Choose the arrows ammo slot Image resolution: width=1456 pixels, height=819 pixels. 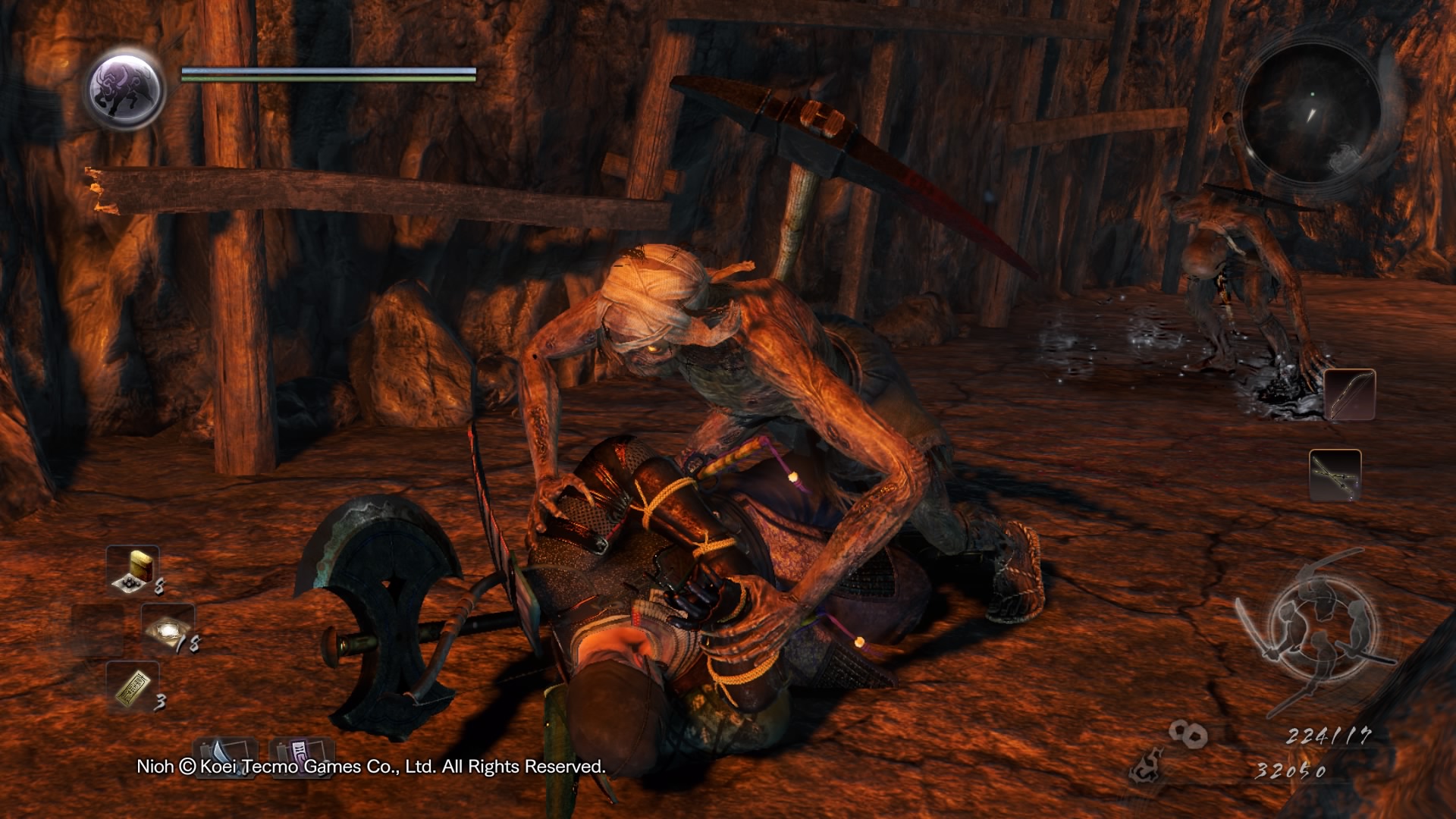pyautogui.click(x=1335, y=475)
